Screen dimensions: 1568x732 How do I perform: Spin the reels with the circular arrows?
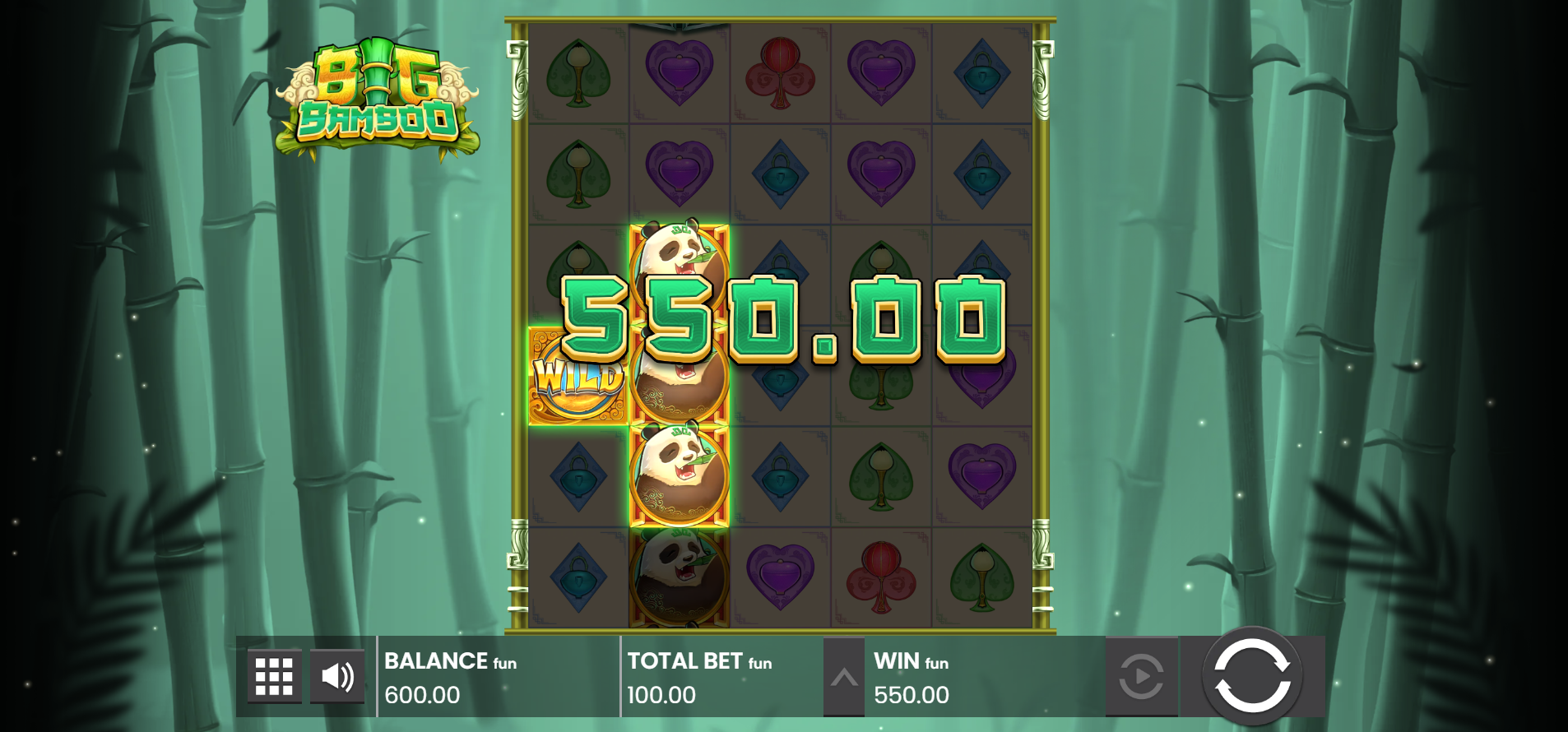tap(1252, 676)
